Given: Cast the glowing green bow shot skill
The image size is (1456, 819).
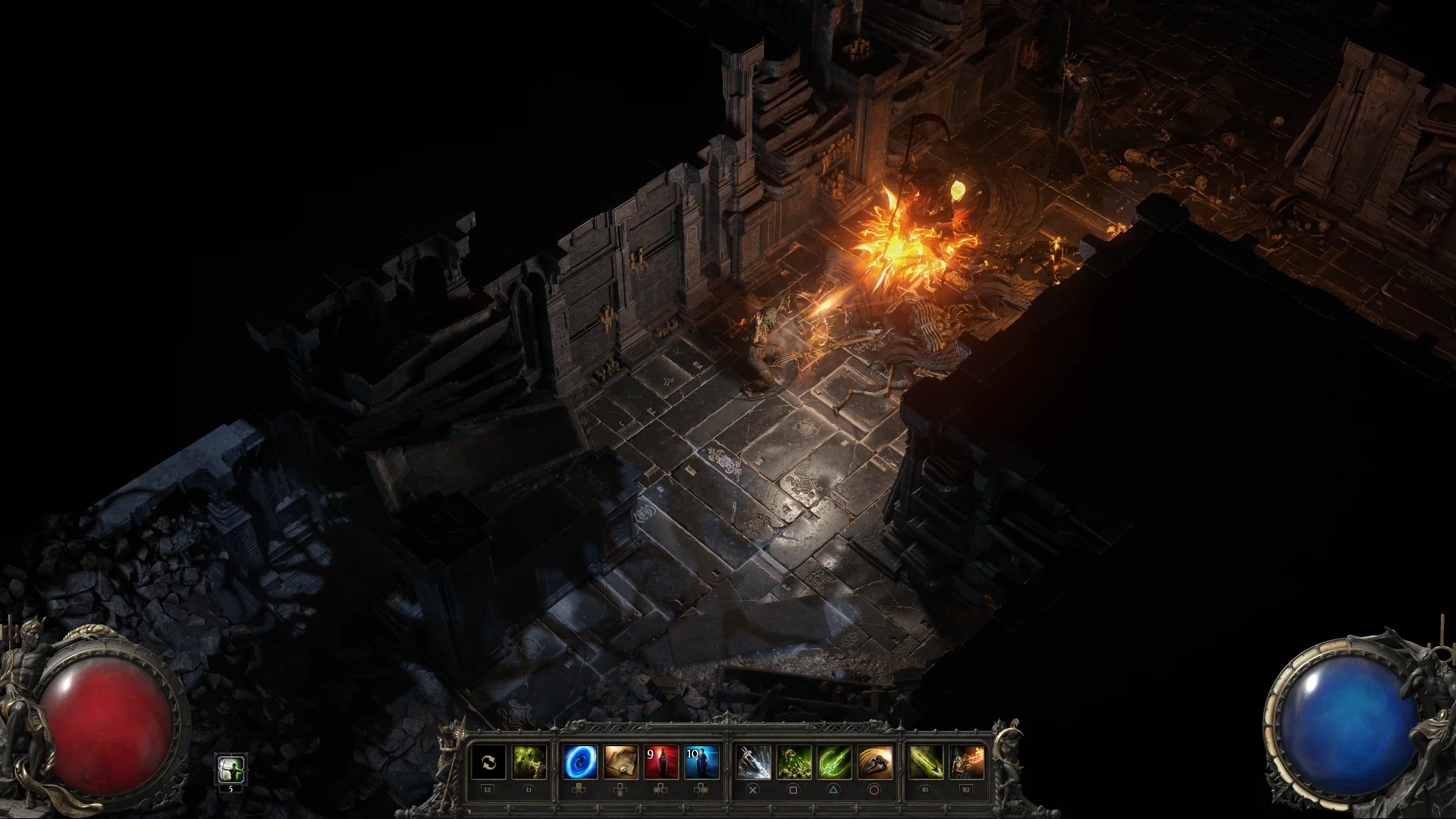Looking at the screenshot, I should coord(833,762).
